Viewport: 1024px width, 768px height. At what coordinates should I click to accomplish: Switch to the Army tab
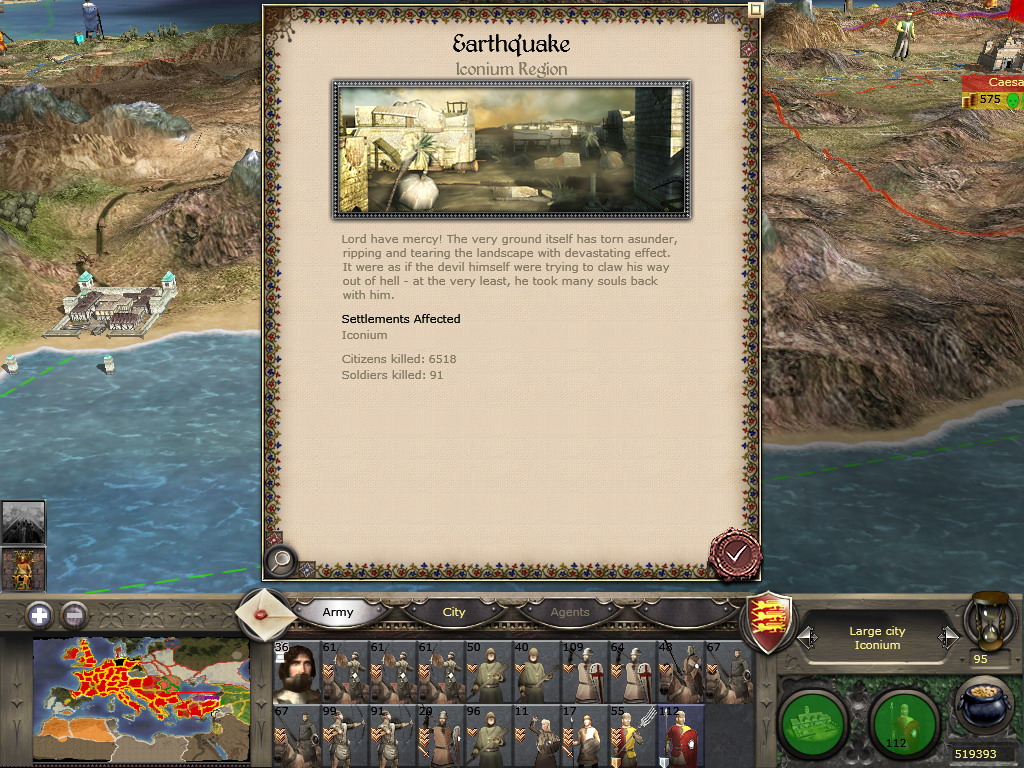[x=338, y=612]
